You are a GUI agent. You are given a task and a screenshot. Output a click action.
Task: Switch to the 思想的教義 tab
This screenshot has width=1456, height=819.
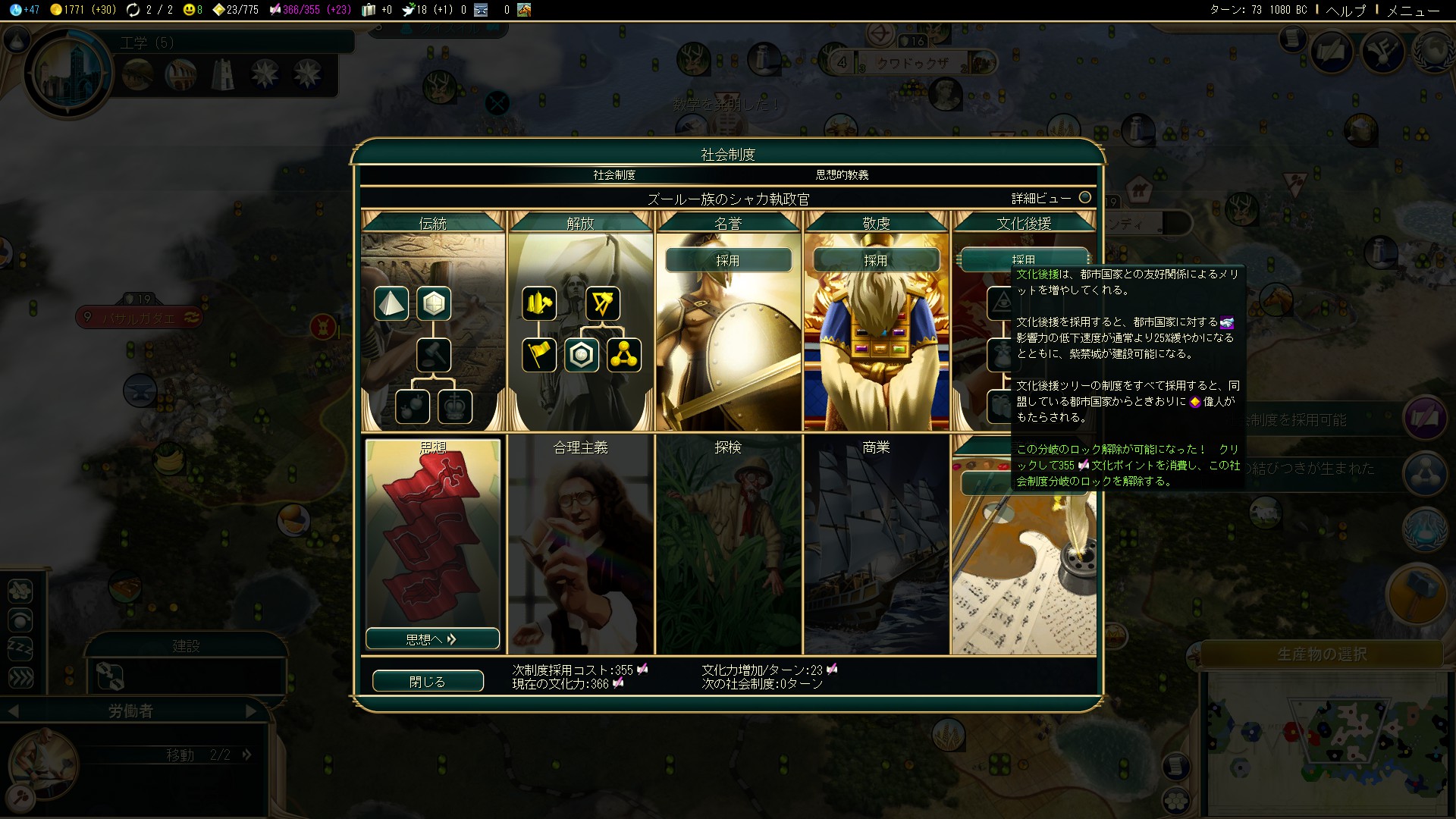pos(842,174)
